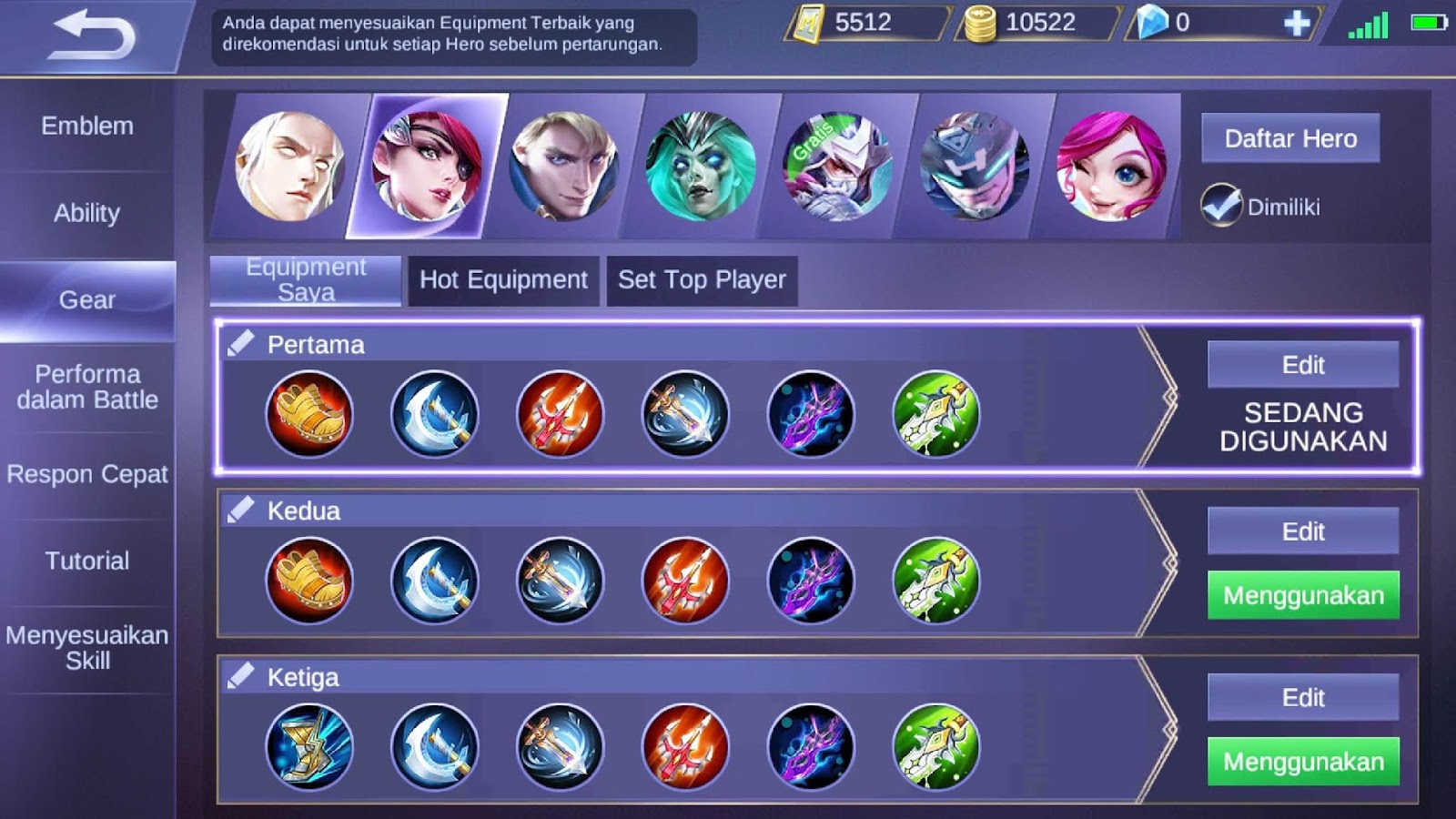Open Daftar Hero list
This screenshot has width=1456, height=819.
1290,138
